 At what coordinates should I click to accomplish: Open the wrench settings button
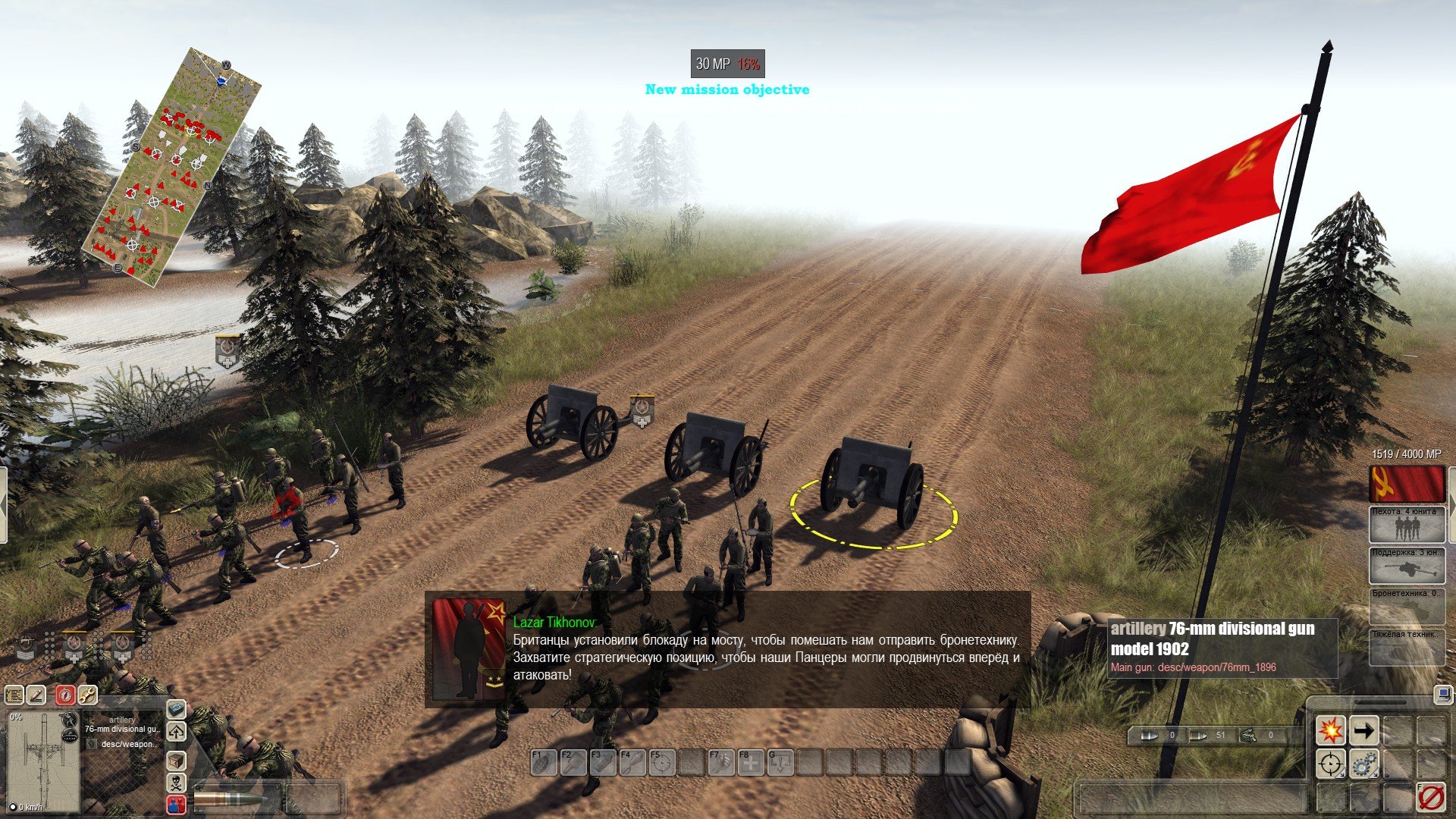pyautogui.click(x=87, y=694)
